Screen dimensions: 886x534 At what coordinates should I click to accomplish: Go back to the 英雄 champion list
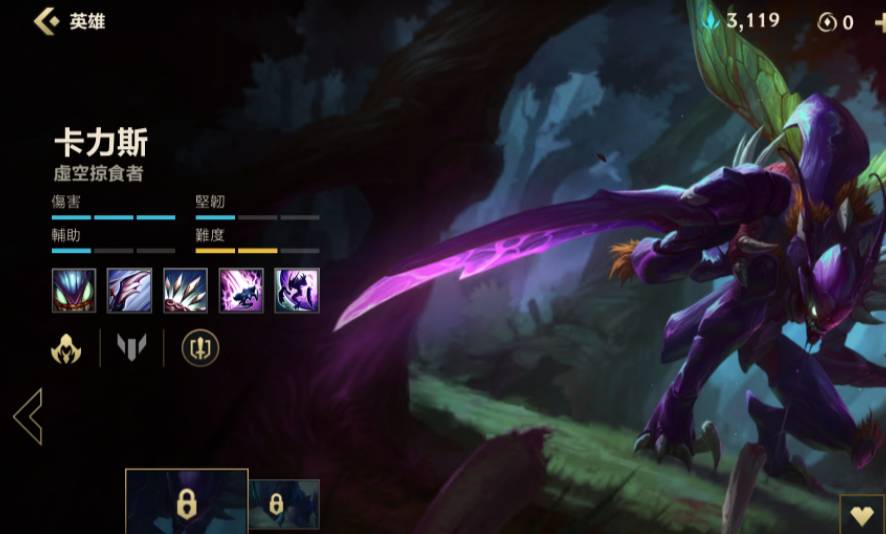tap(46, 21)
